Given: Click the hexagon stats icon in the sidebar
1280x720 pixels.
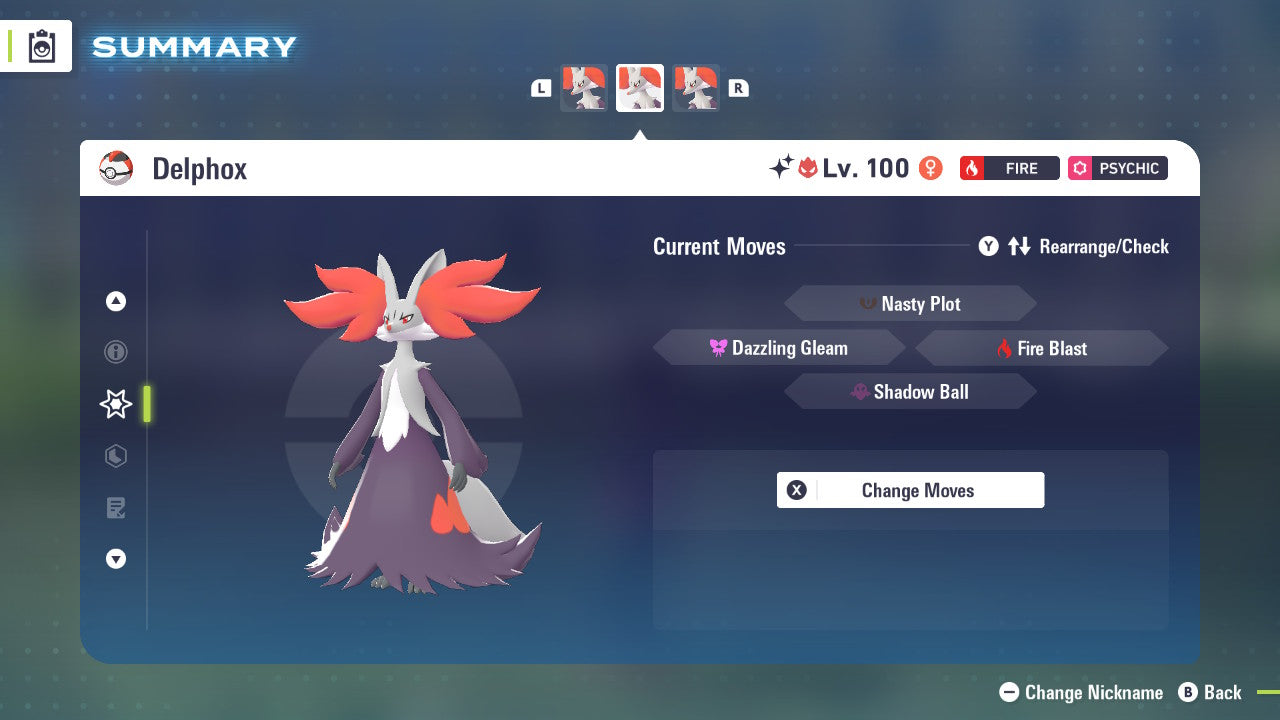Looking at the screenshot, I should coord(115,456).
